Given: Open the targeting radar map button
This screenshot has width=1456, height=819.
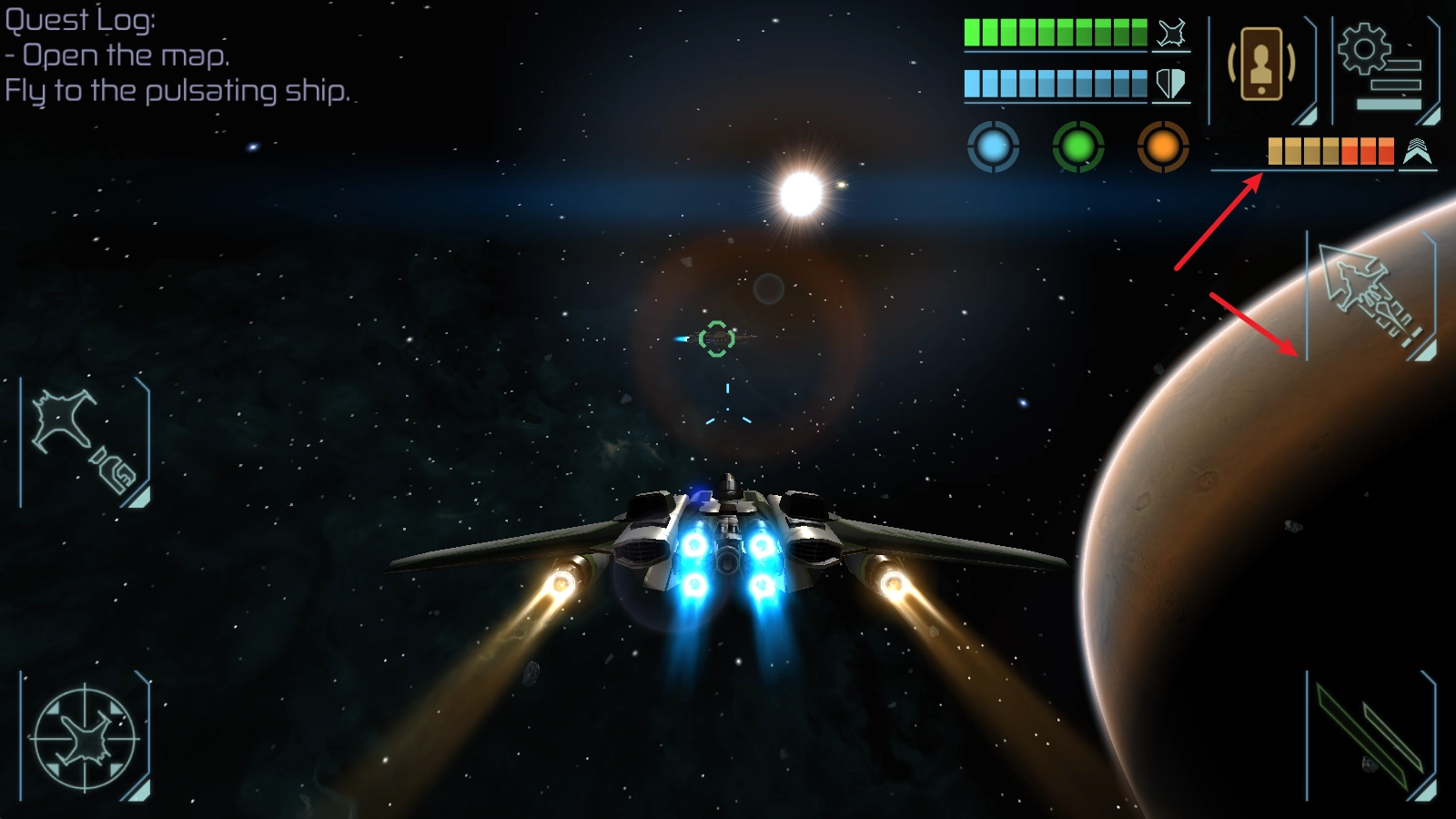Looking at the screenshot, I should [85, 737].
